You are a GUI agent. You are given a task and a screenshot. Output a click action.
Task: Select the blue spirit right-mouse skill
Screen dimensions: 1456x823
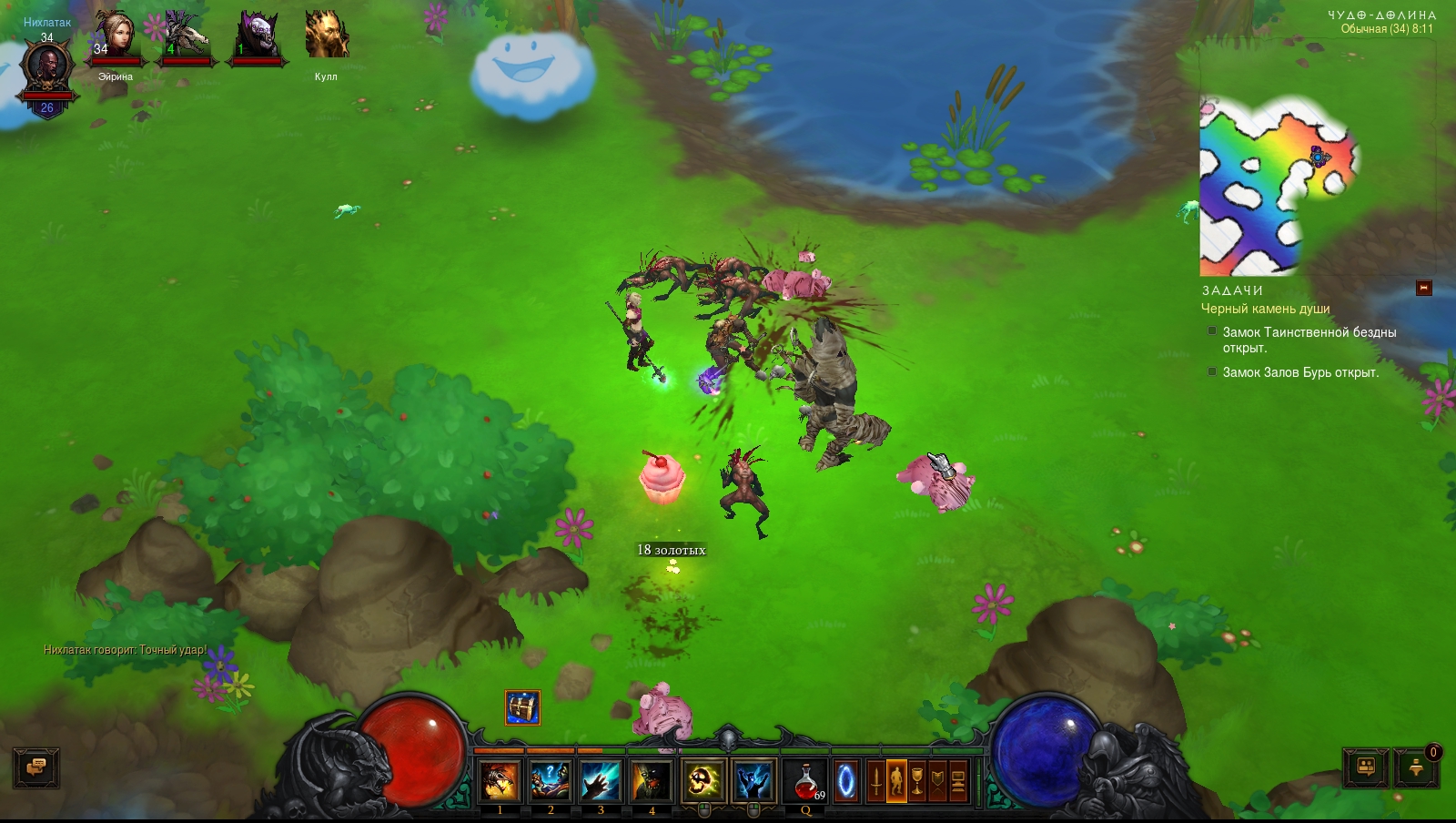click(x=753, y=781)
